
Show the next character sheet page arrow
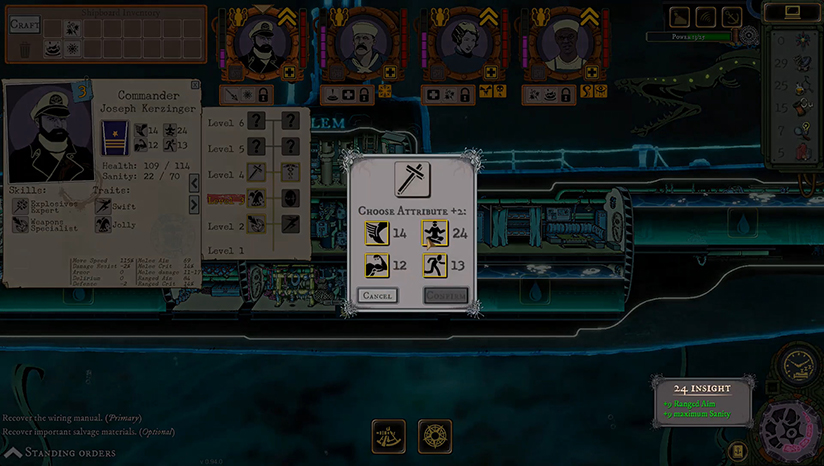pos(193,205)
